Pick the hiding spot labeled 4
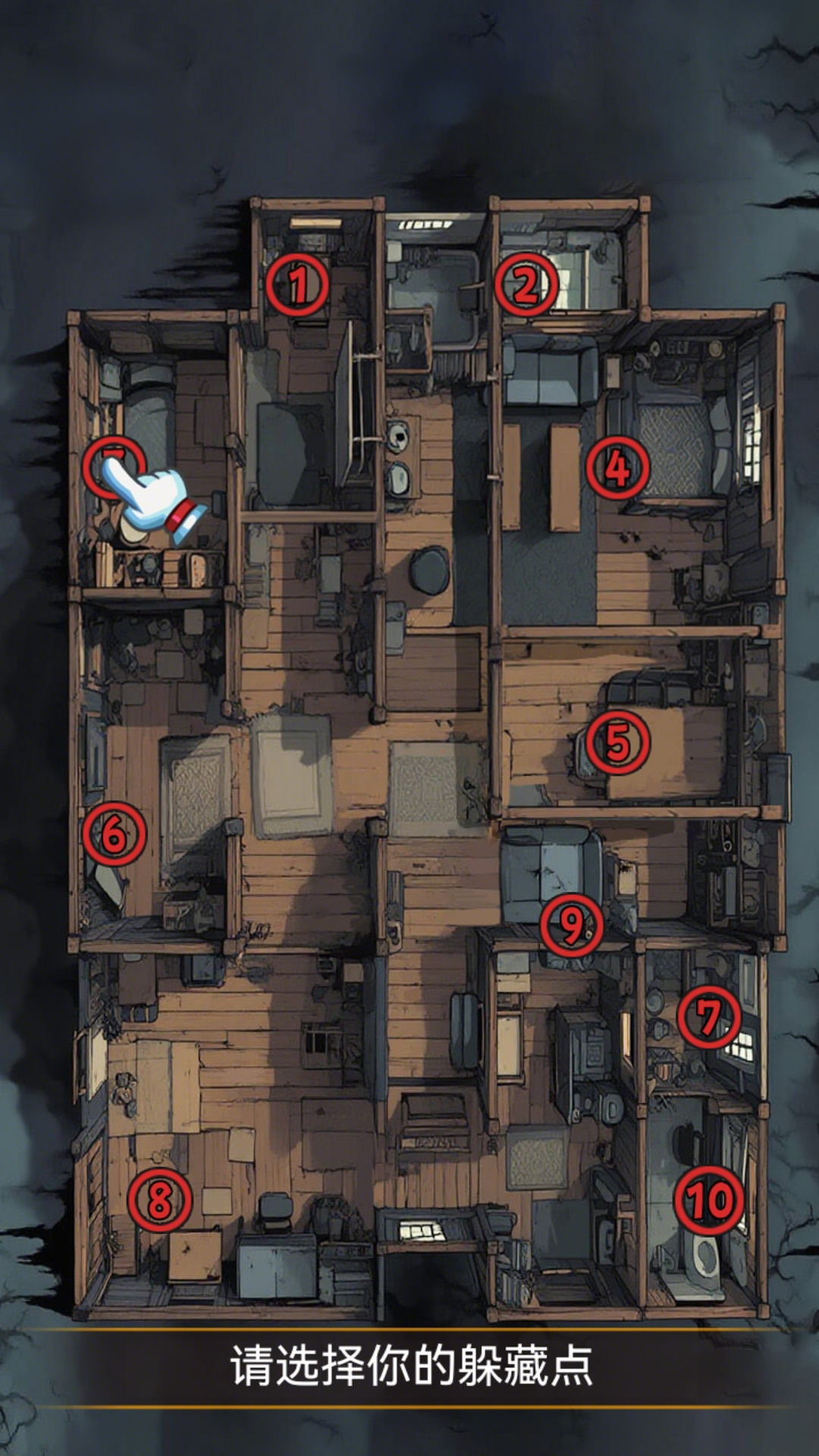This screenshot has height=1456, width=819. pyautogui.click(x=617, y=467)
